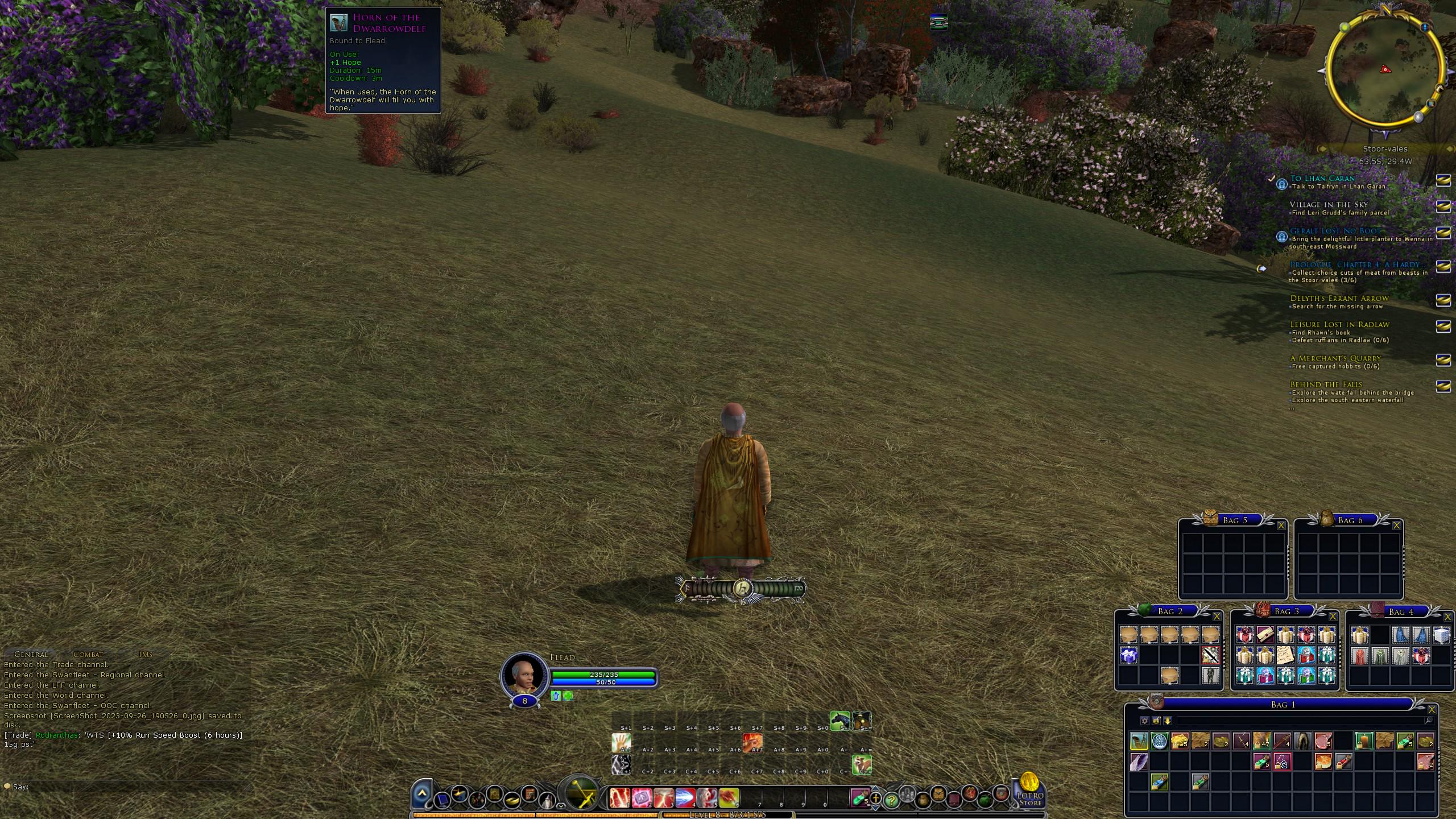Use the green potion quickslot
Viewport: 1456px width, 819px height.
point(858,798)
